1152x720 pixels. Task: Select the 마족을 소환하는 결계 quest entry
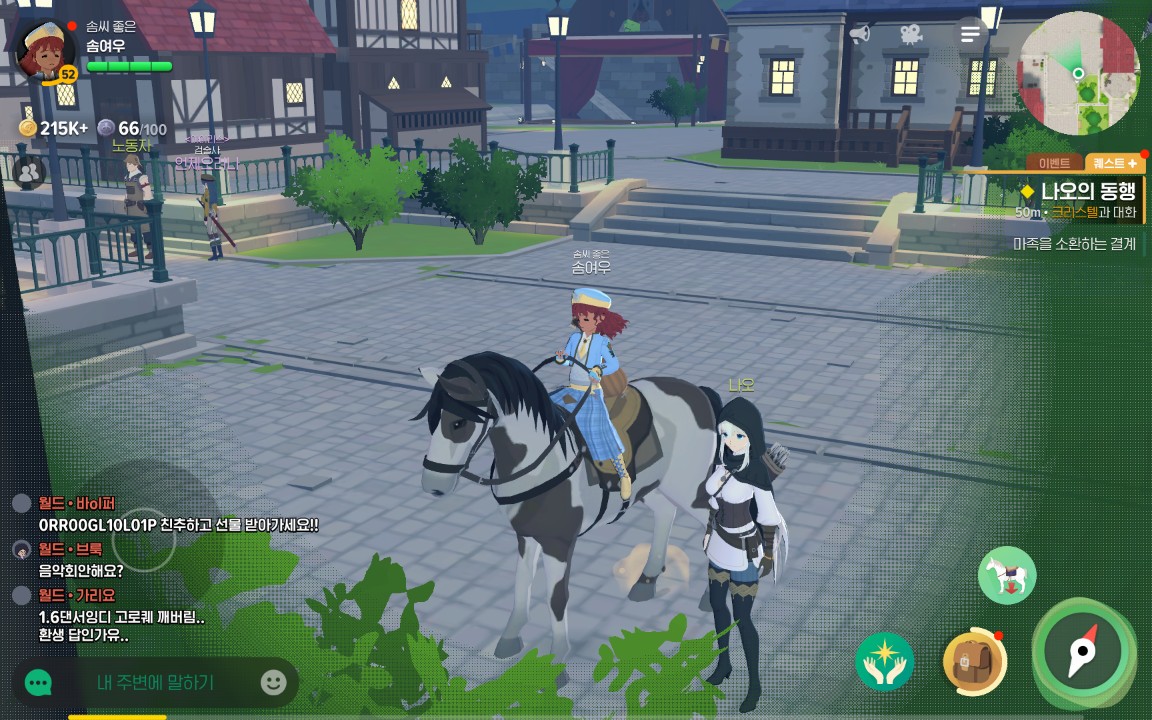coord(1074,243)
